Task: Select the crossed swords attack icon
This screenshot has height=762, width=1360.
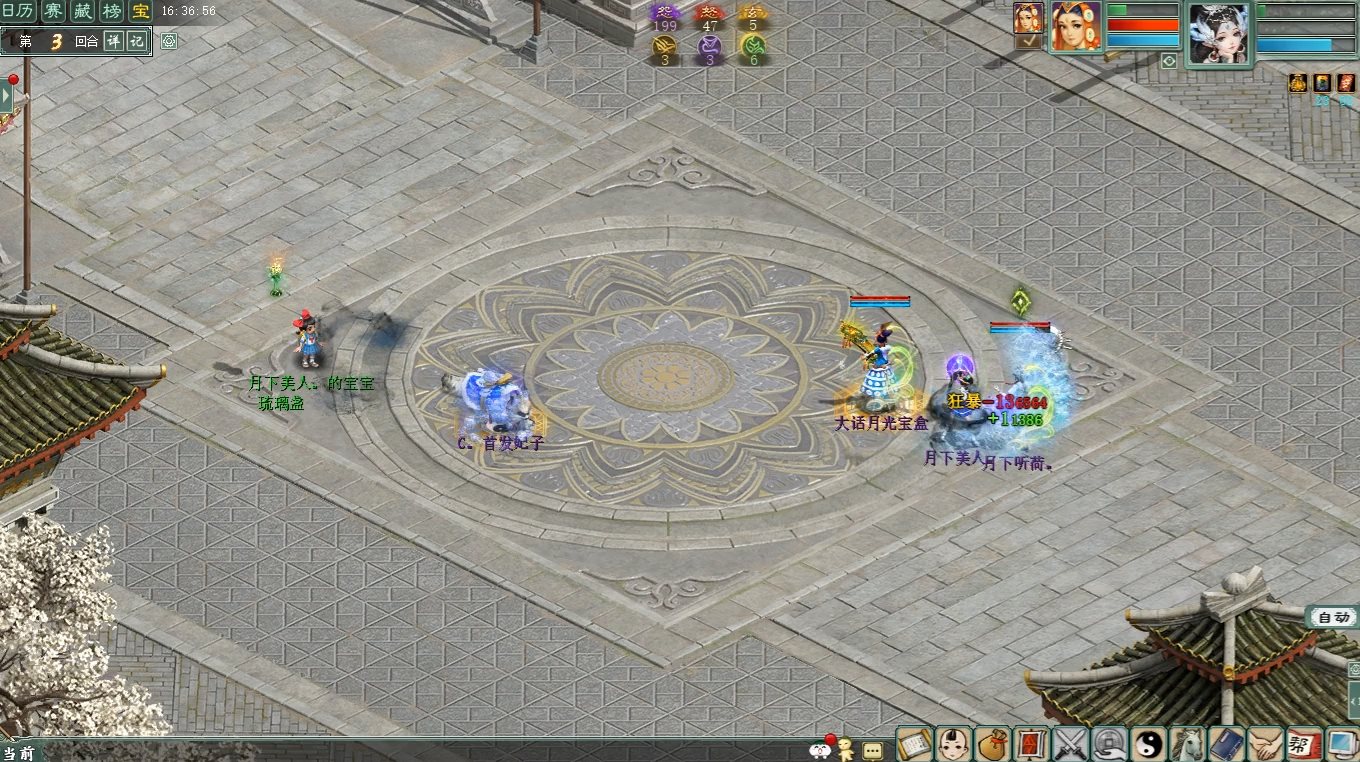Action: 1071,743
